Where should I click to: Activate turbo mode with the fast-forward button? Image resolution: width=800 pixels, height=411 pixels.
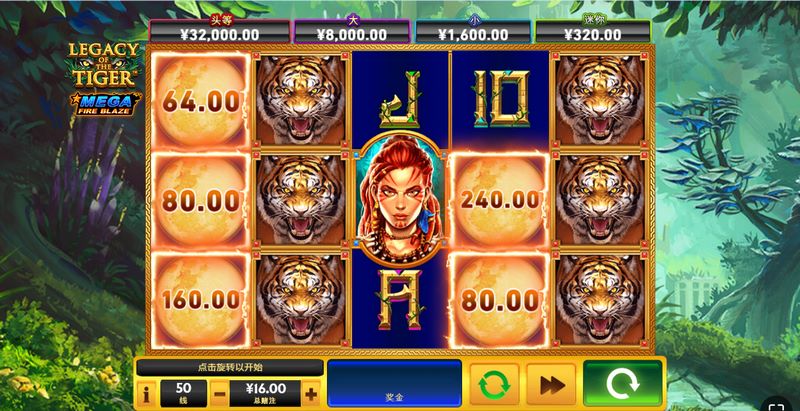coord(549,385)
